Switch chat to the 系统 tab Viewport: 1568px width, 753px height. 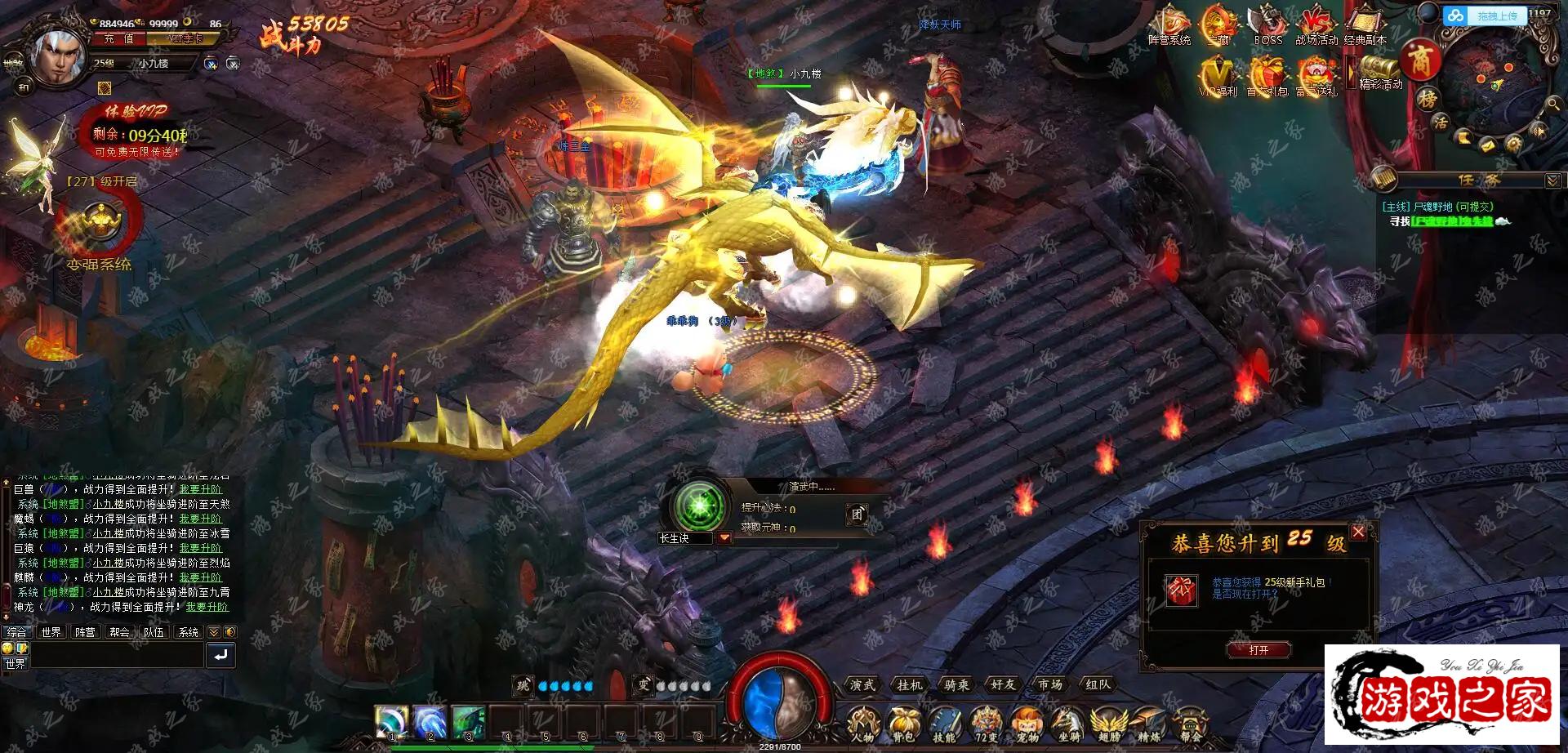(189, 632)
